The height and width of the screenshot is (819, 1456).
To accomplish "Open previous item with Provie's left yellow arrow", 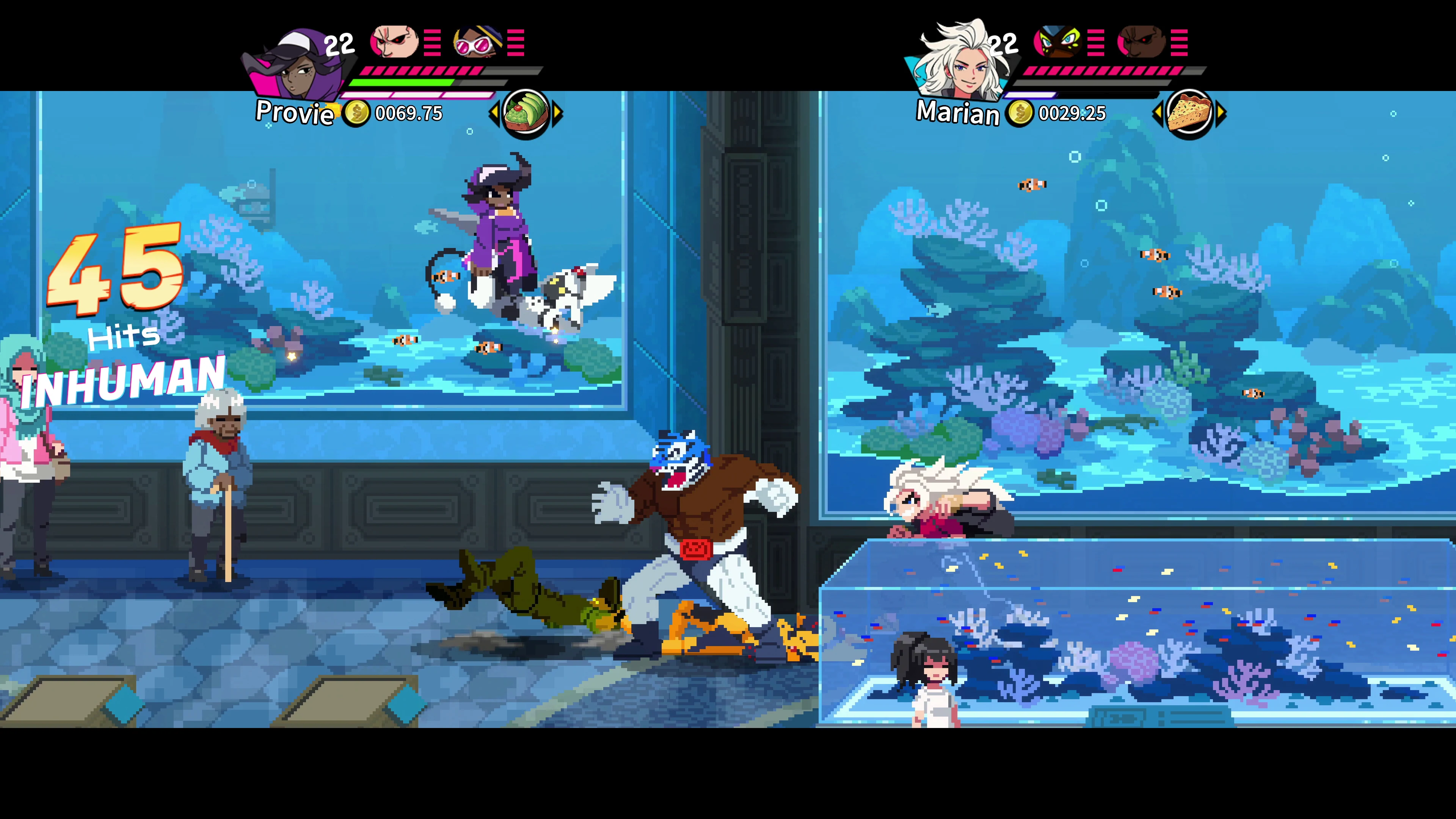I will [x=494, y=113].
